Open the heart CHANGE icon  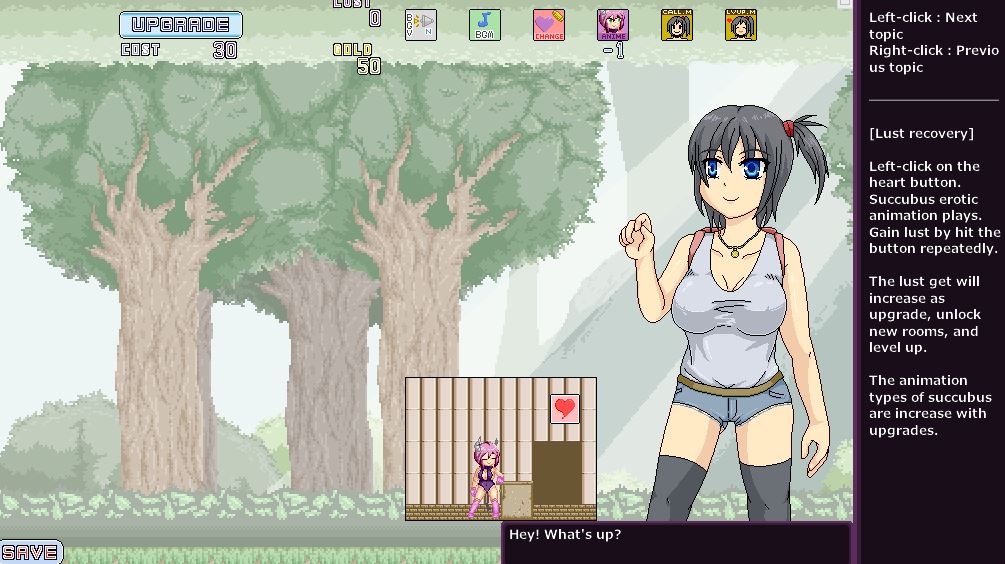(548, 25)
